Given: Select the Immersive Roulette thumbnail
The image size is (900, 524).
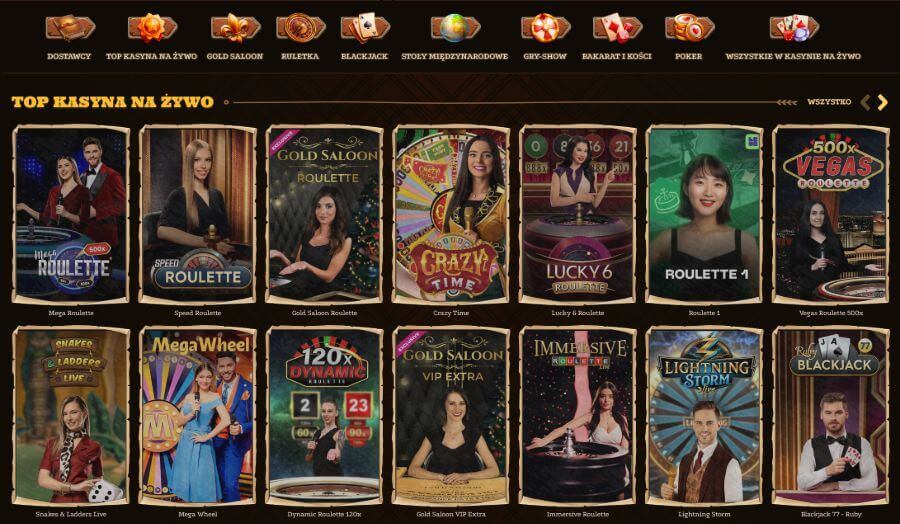Looking at the screenshot, I should [x=577, y=413].
